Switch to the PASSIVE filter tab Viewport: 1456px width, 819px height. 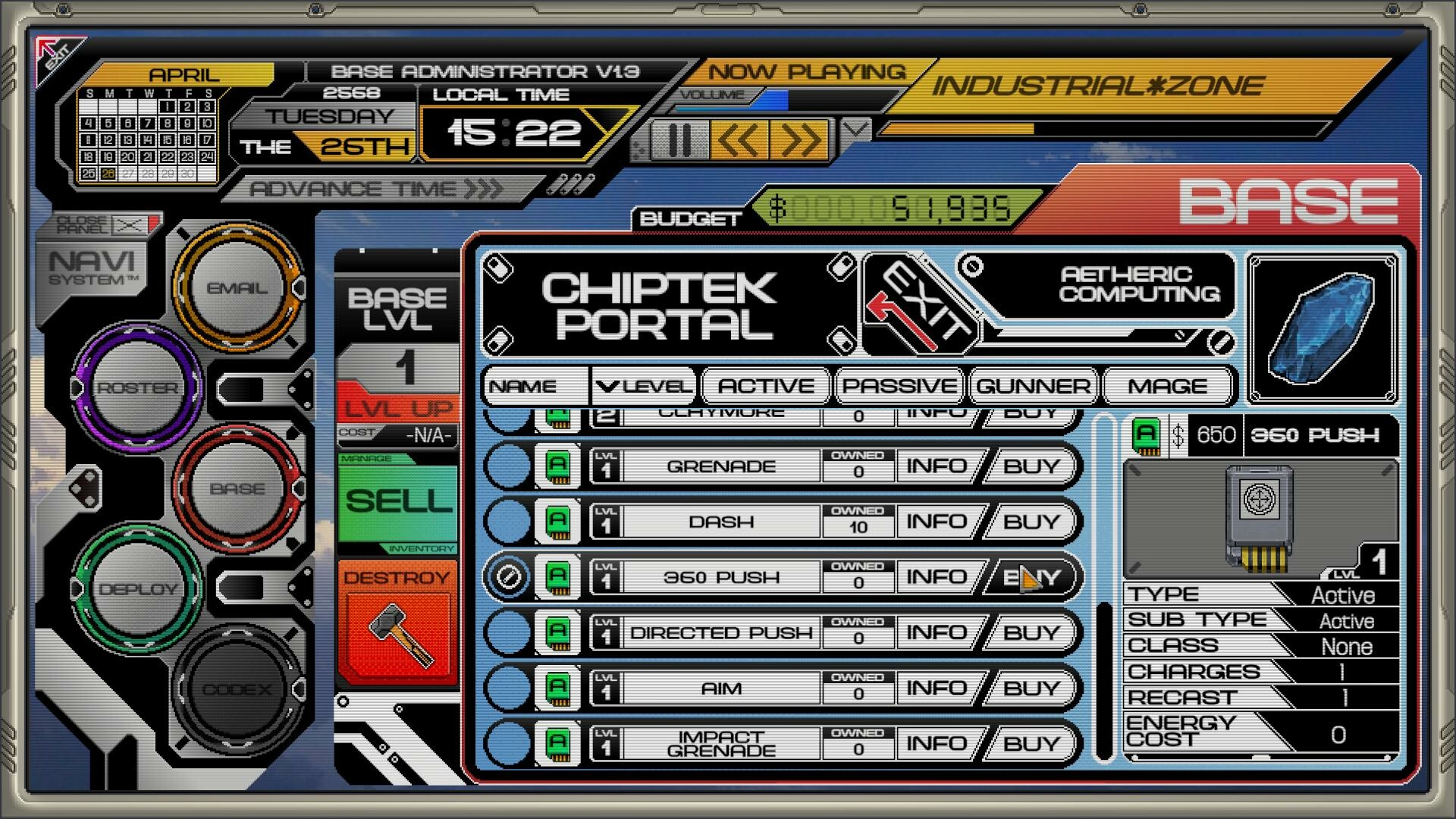pyautogui.click(x=899, y=386)
